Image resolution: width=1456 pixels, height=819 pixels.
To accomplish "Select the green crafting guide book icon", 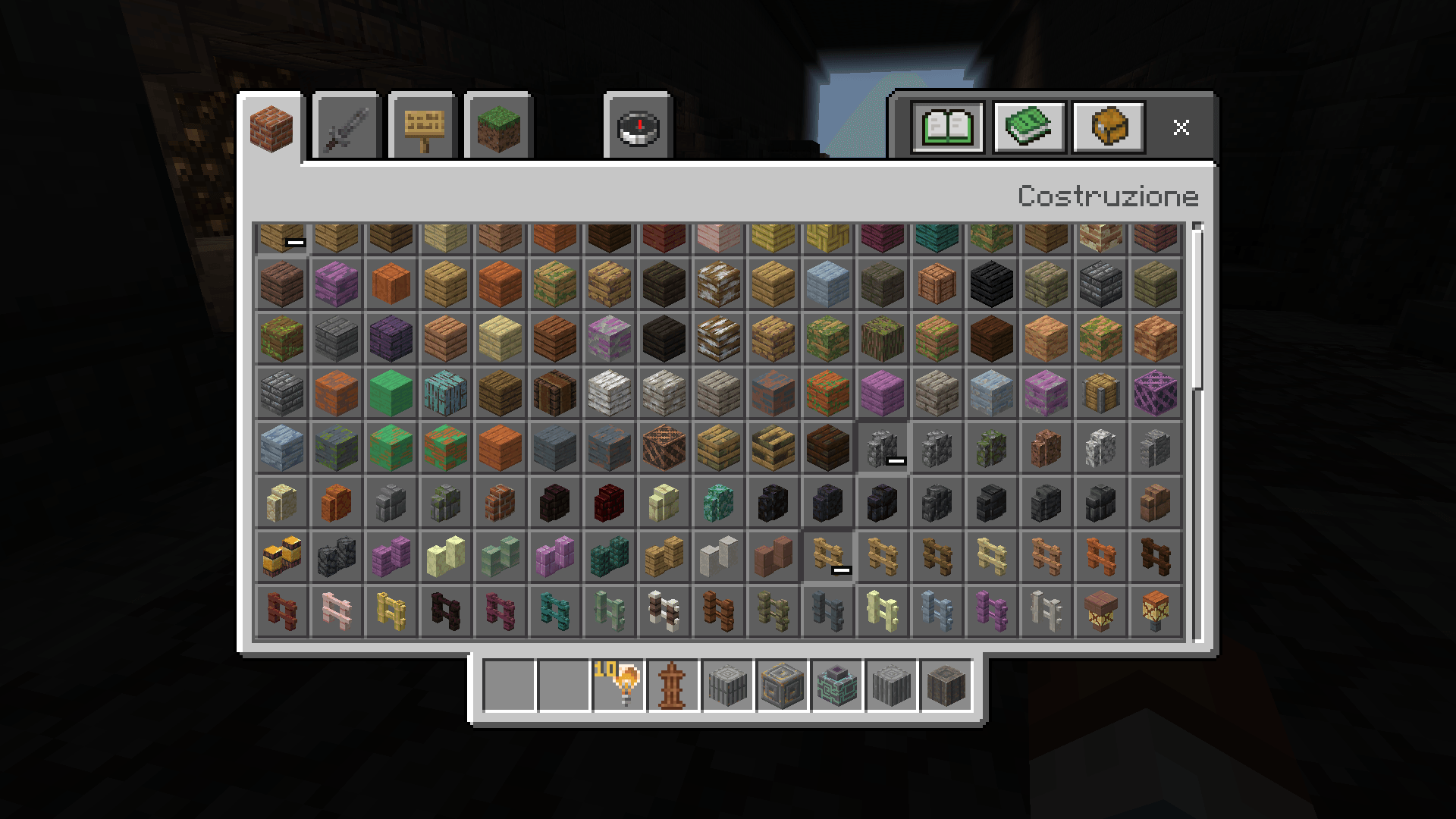I will [x=1027, y=127].
